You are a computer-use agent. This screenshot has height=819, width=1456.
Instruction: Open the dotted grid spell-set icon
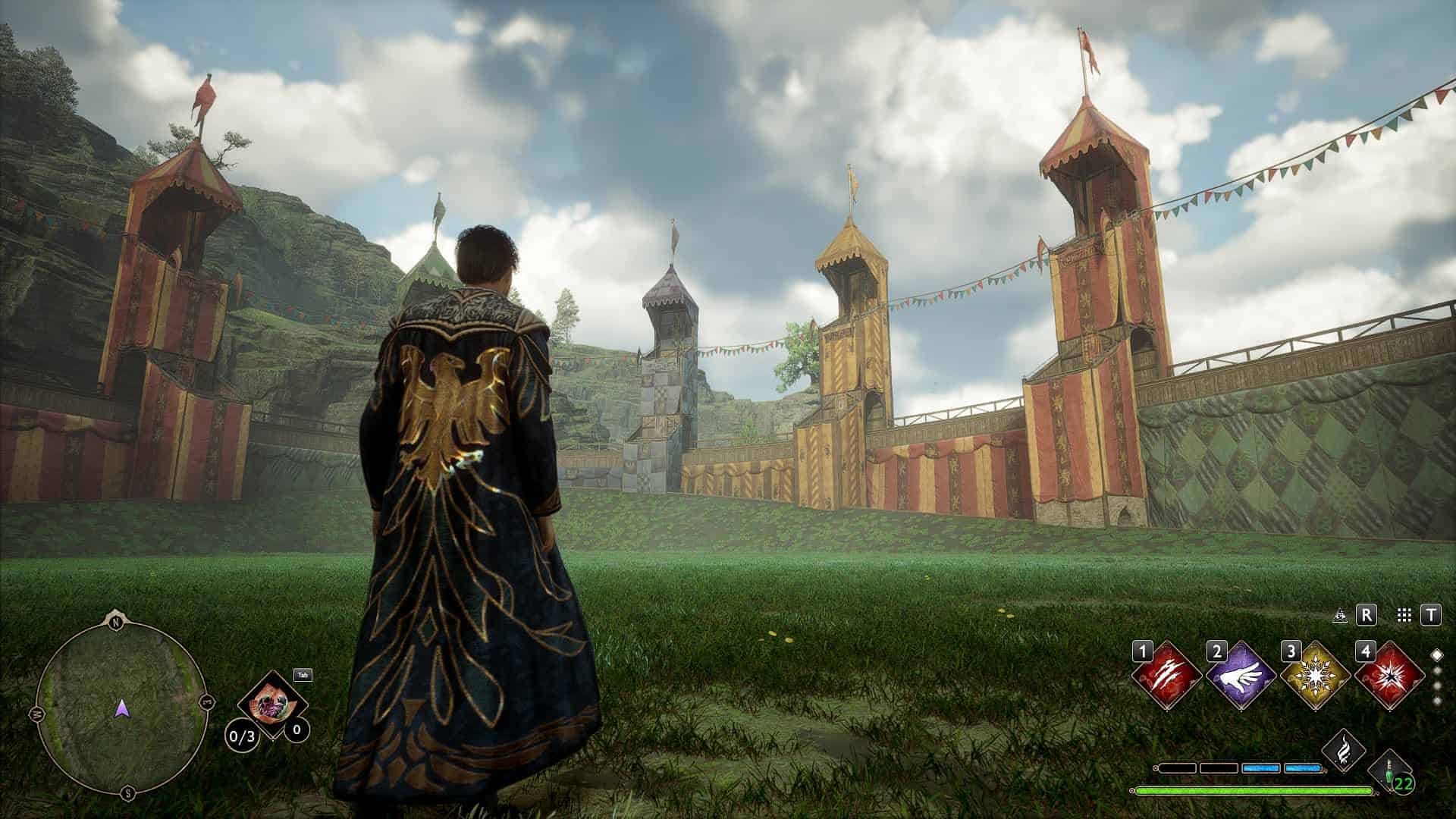[1403, 616]
